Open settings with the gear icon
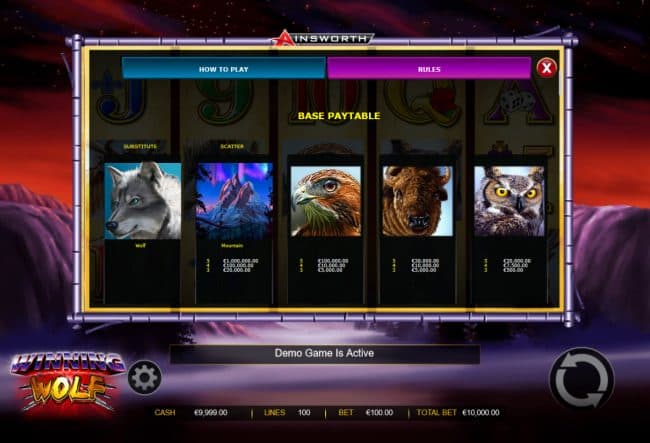 [x=145, y=377]
